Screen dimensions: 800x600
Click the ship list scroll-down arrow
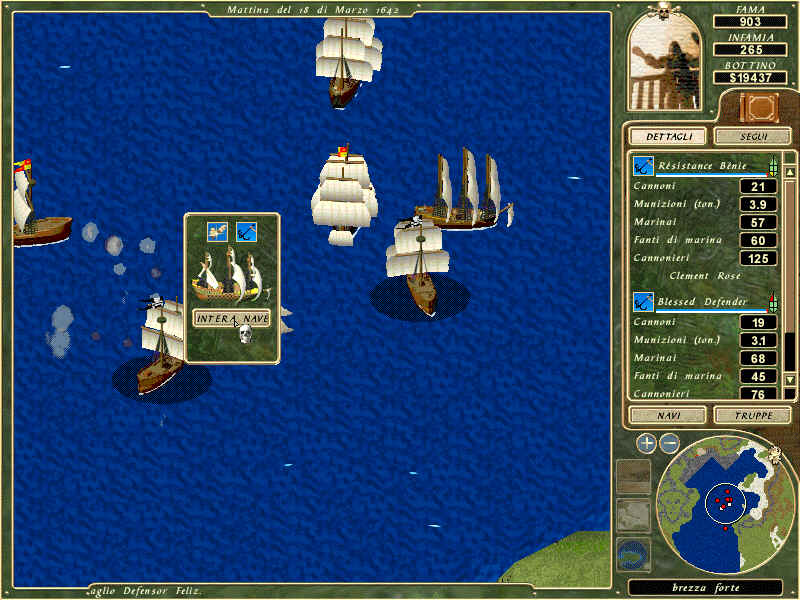pos(790,379)
